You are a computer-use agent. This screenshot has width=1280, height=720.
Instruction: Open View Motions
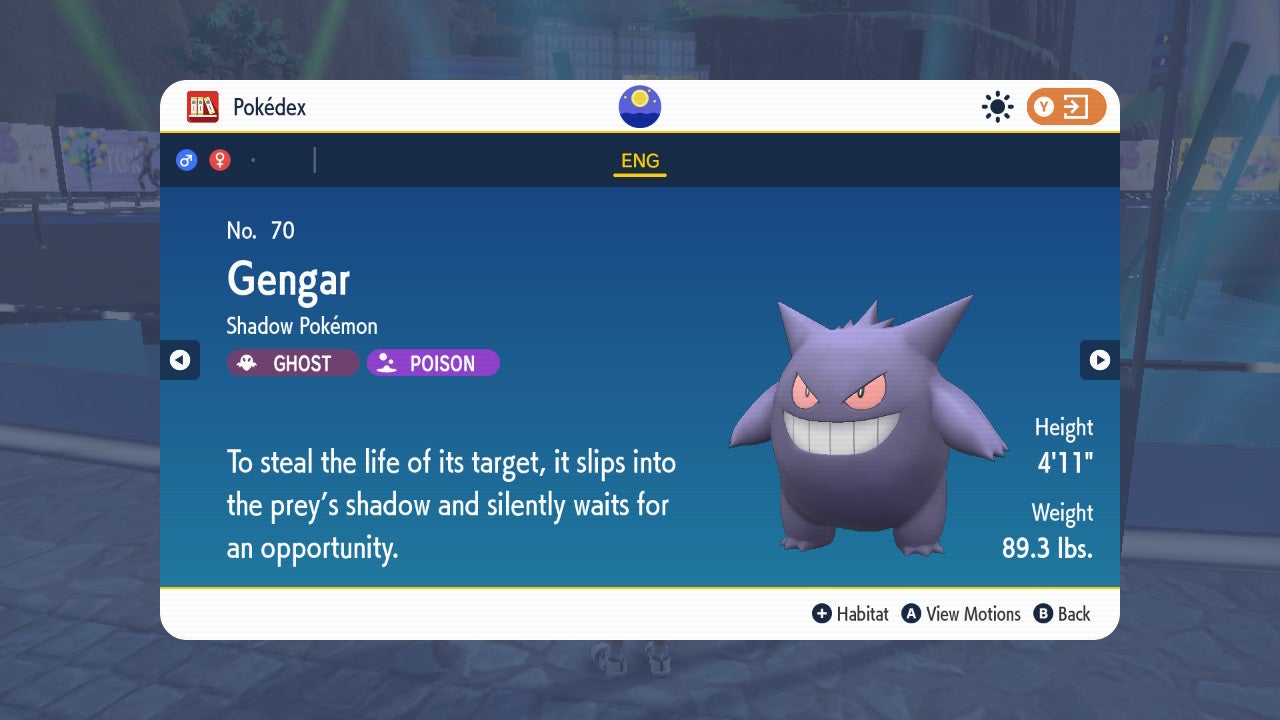click(962, 614)
